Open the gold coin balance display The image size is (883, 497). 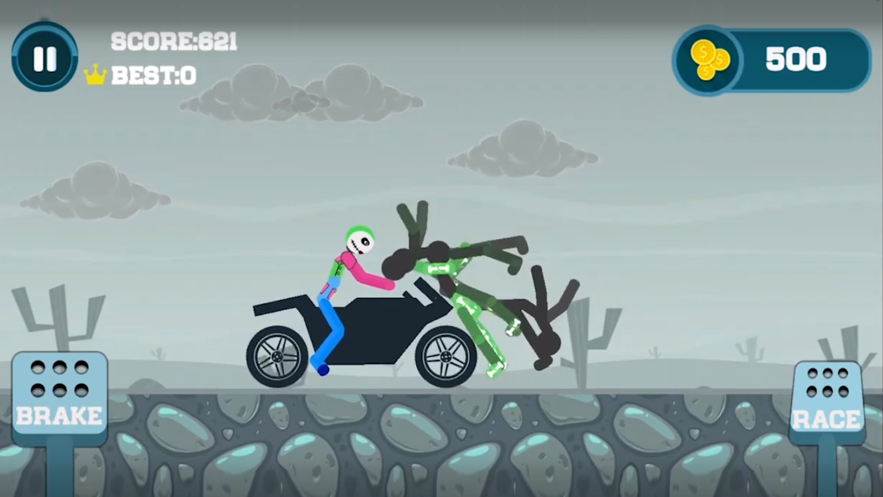click(771, 60)
